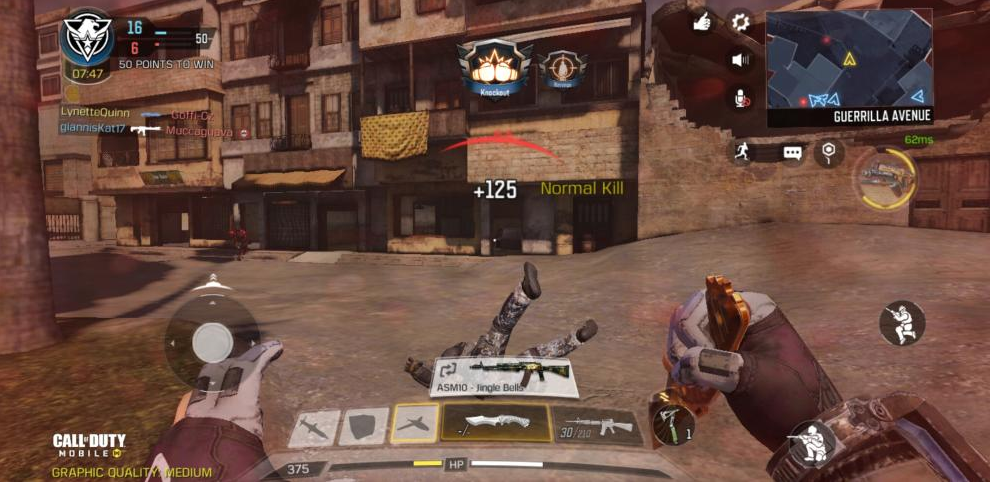Viewport: 990px width, 482px height.
Task: Tap the running man sprint icon
Action: tap(739, 153)
